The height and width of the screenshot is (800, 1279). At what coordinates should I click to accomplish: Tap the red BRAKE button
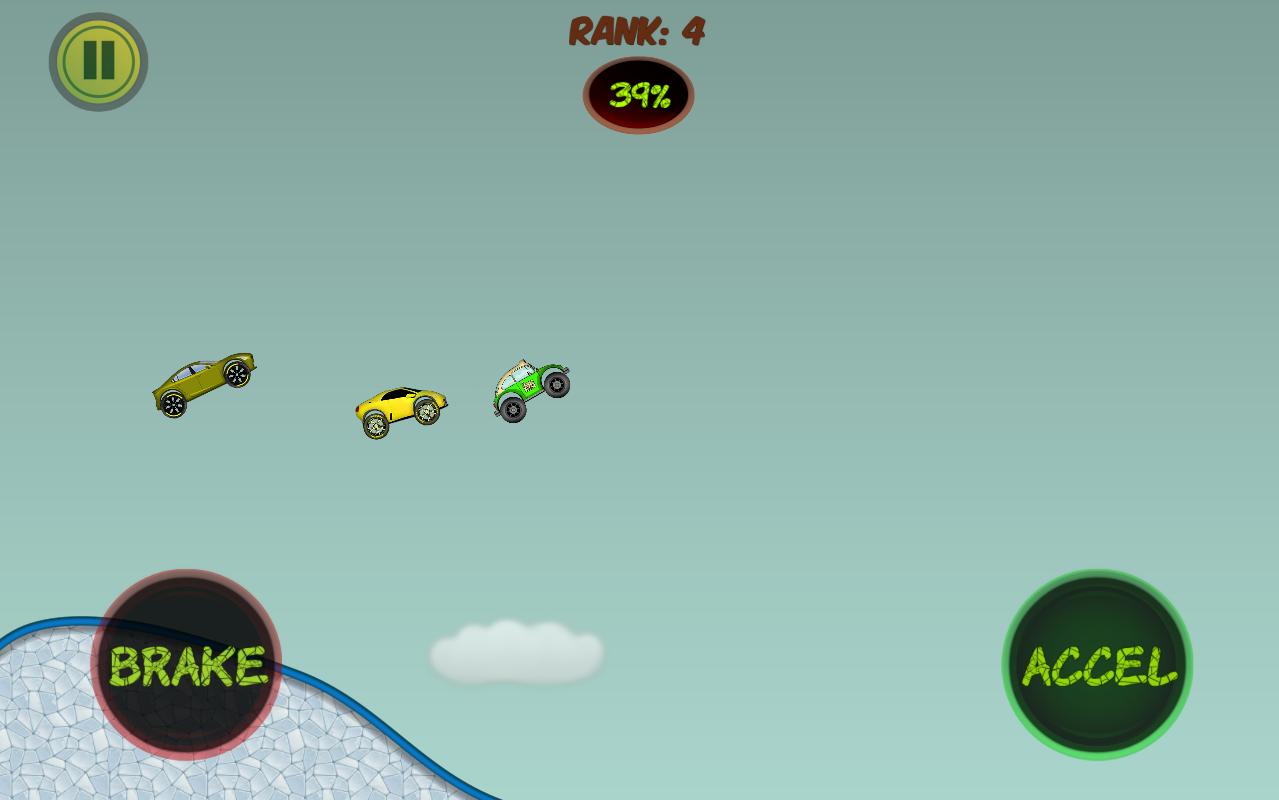tap(186, 665)
